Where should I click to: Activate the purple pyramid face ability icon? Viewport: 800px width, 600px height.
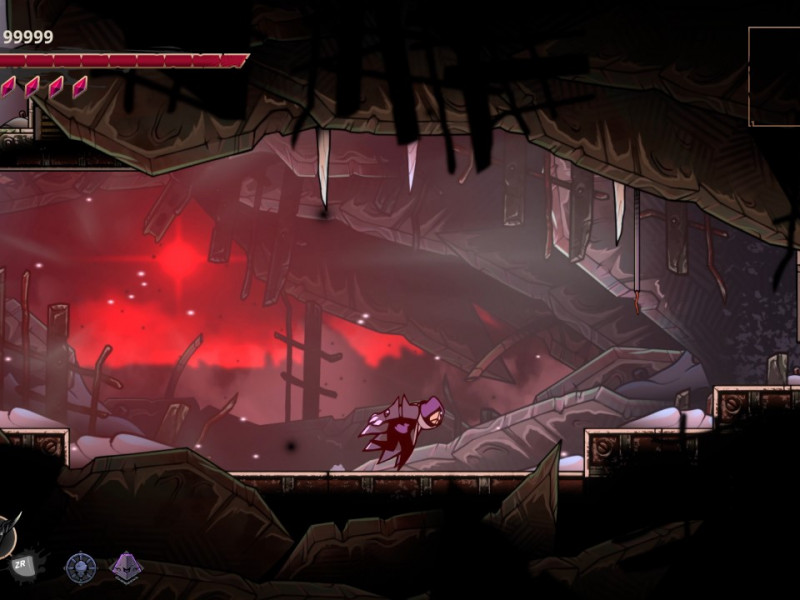pyautogui.click(x=126, y=567)
